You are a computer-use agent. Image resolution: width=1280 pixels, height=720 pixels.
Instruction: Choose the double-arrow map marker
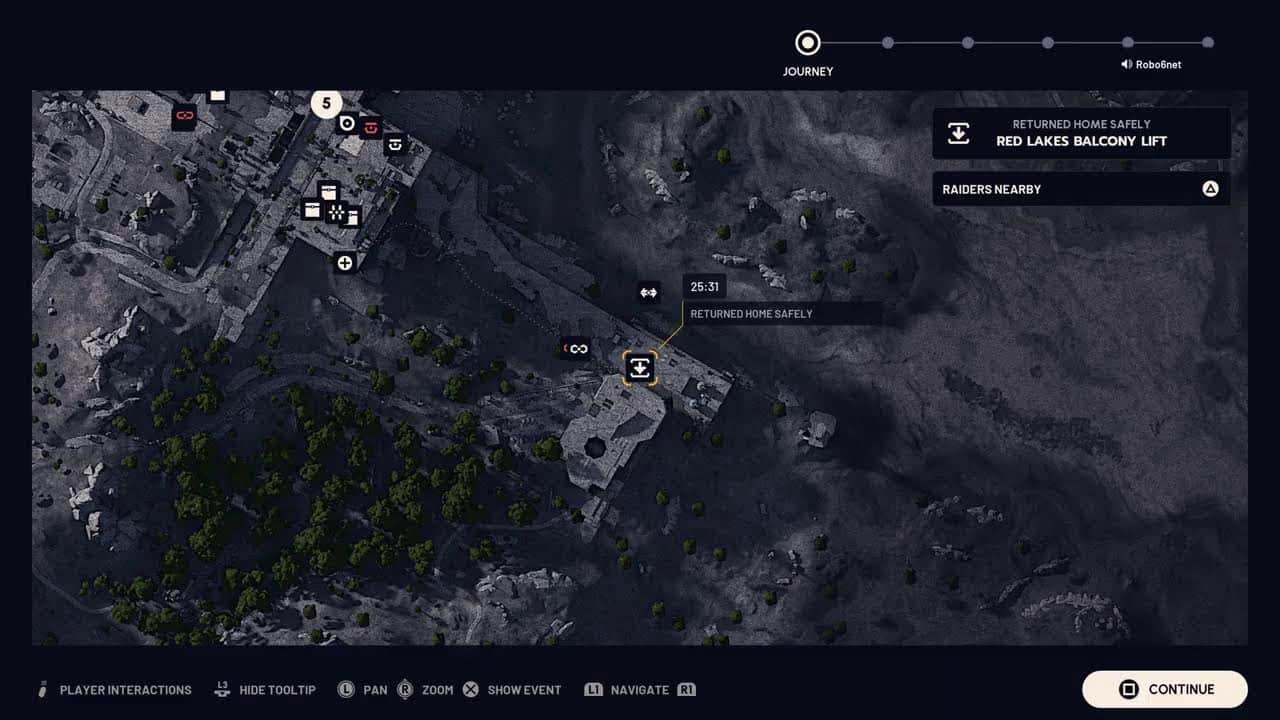(648, 293)
